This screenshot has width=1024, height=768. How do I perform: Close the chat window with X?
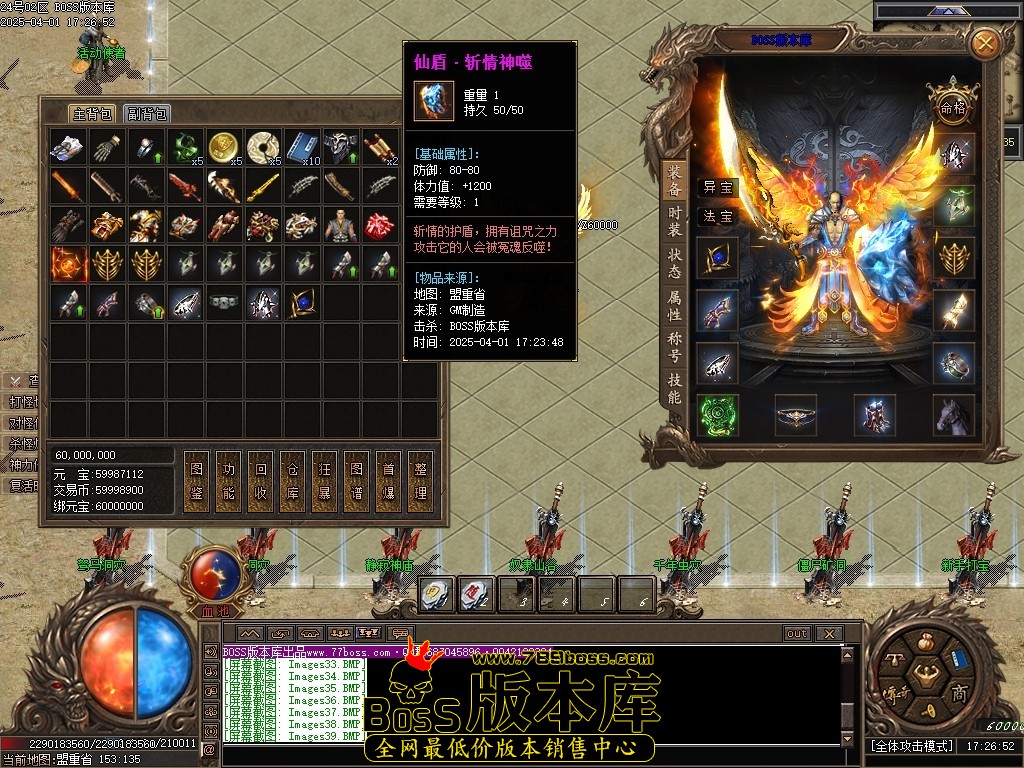828,633
